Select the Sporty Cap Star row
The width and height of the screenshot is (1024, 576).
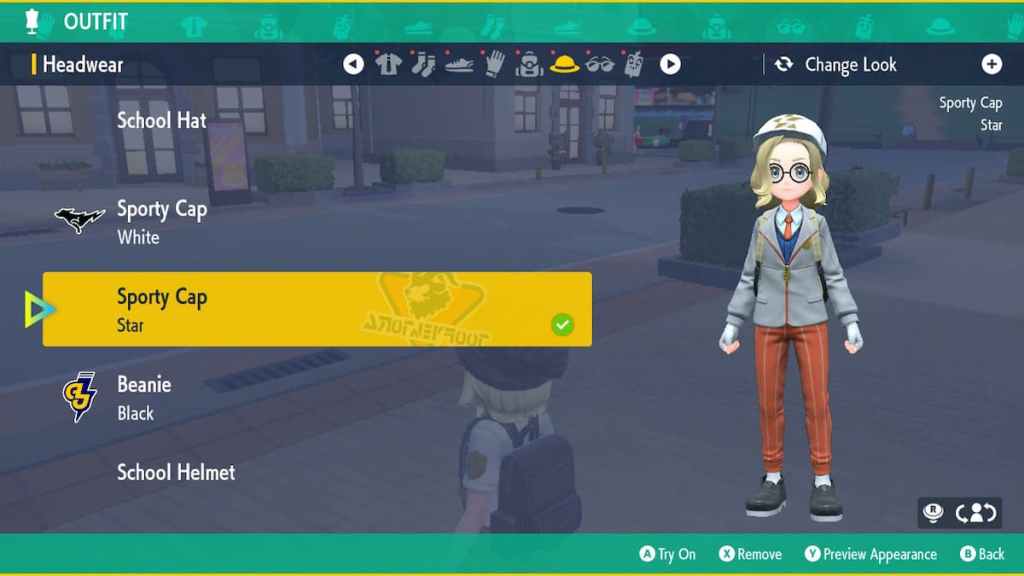point(316,310)
